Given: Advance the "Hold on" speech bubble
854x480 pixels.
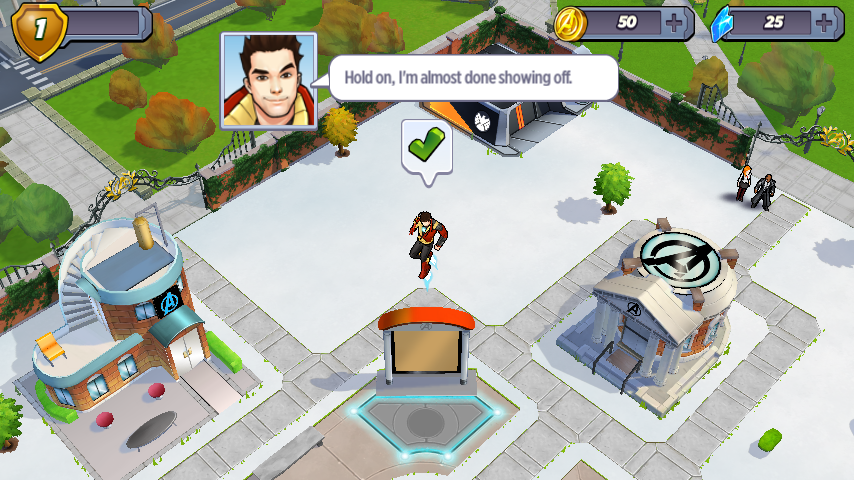Looking at the screenshot, I should (472, 78).
